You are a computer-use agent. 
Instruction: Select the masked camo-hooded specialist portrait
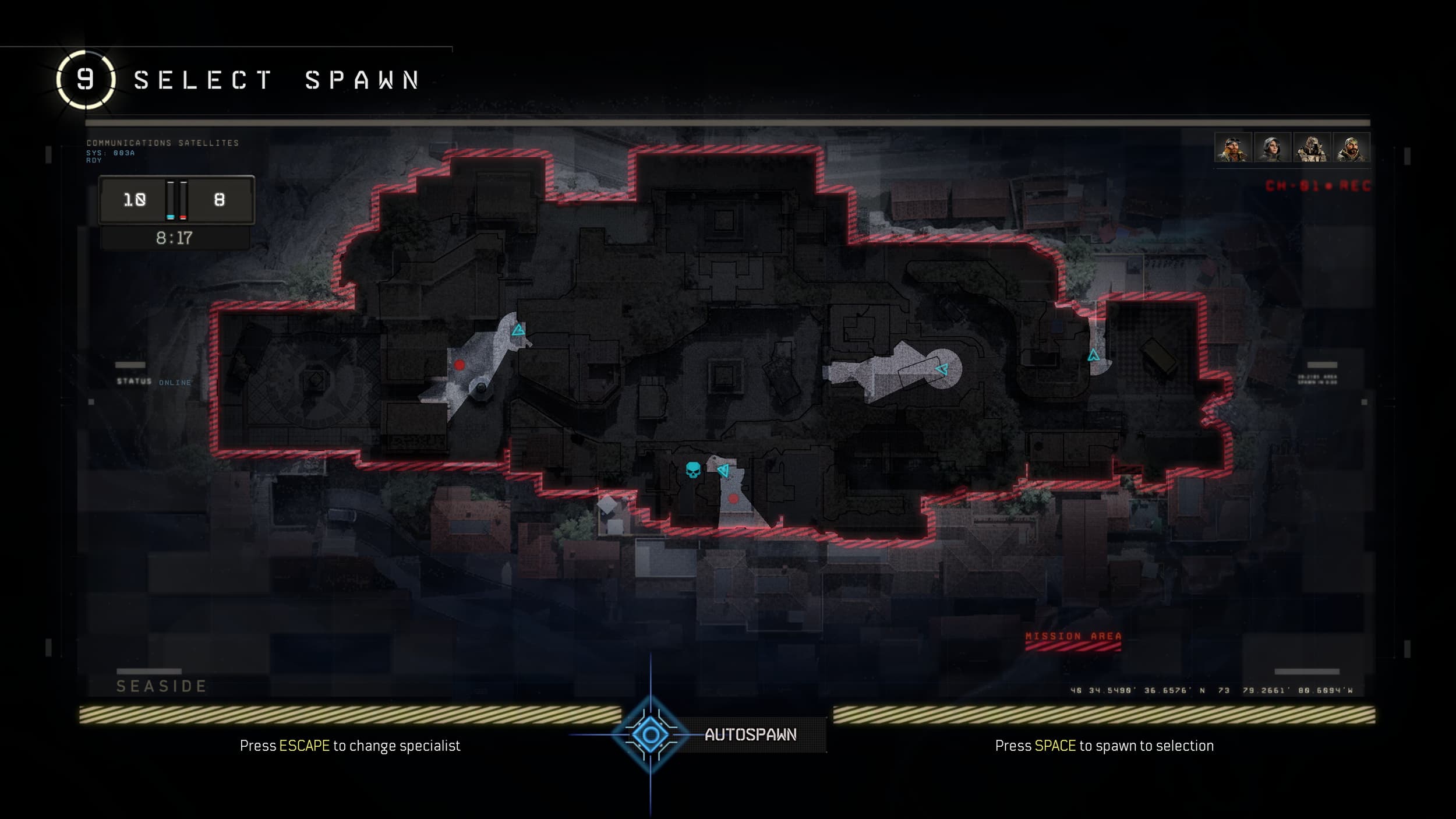point(1312,148)
